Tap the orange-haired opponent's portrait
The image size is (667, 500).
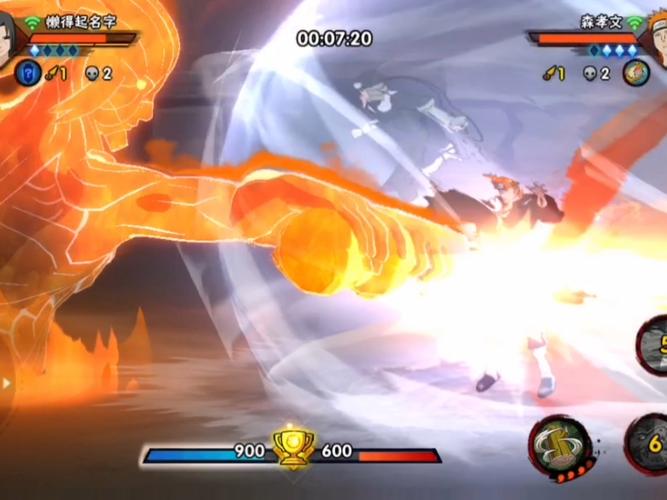click(656, 40)
